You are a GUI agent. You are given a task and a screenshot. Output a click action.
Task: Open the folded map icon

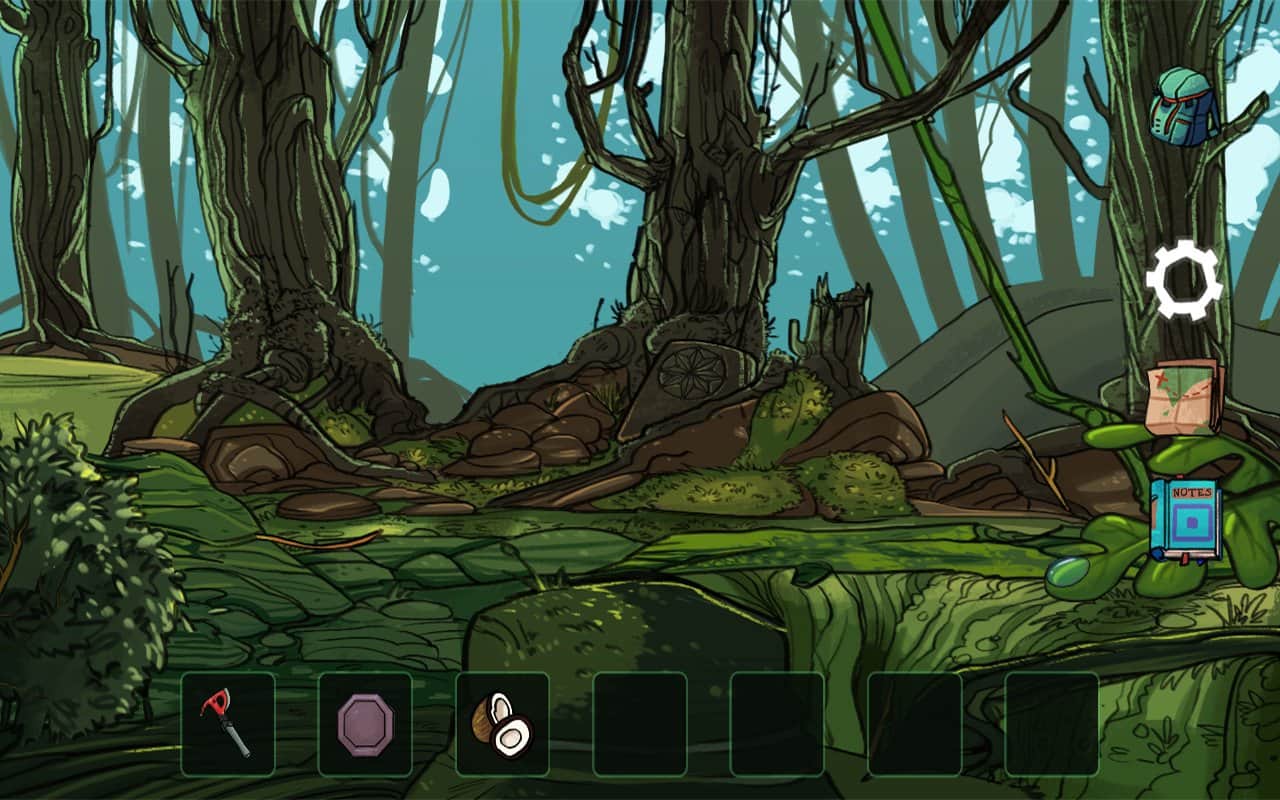coord(1185,396)
